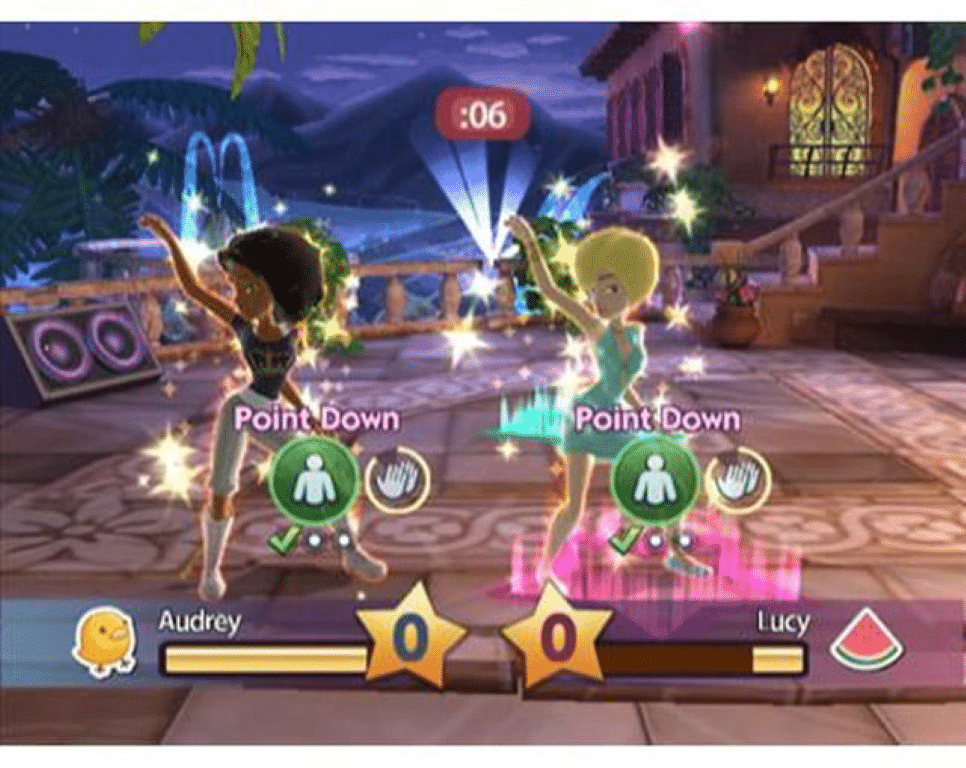Click the waving hand move icon beside Lucy
This screenshot has height=768, width=966.
pyautogui.click(x=738, y=479)
